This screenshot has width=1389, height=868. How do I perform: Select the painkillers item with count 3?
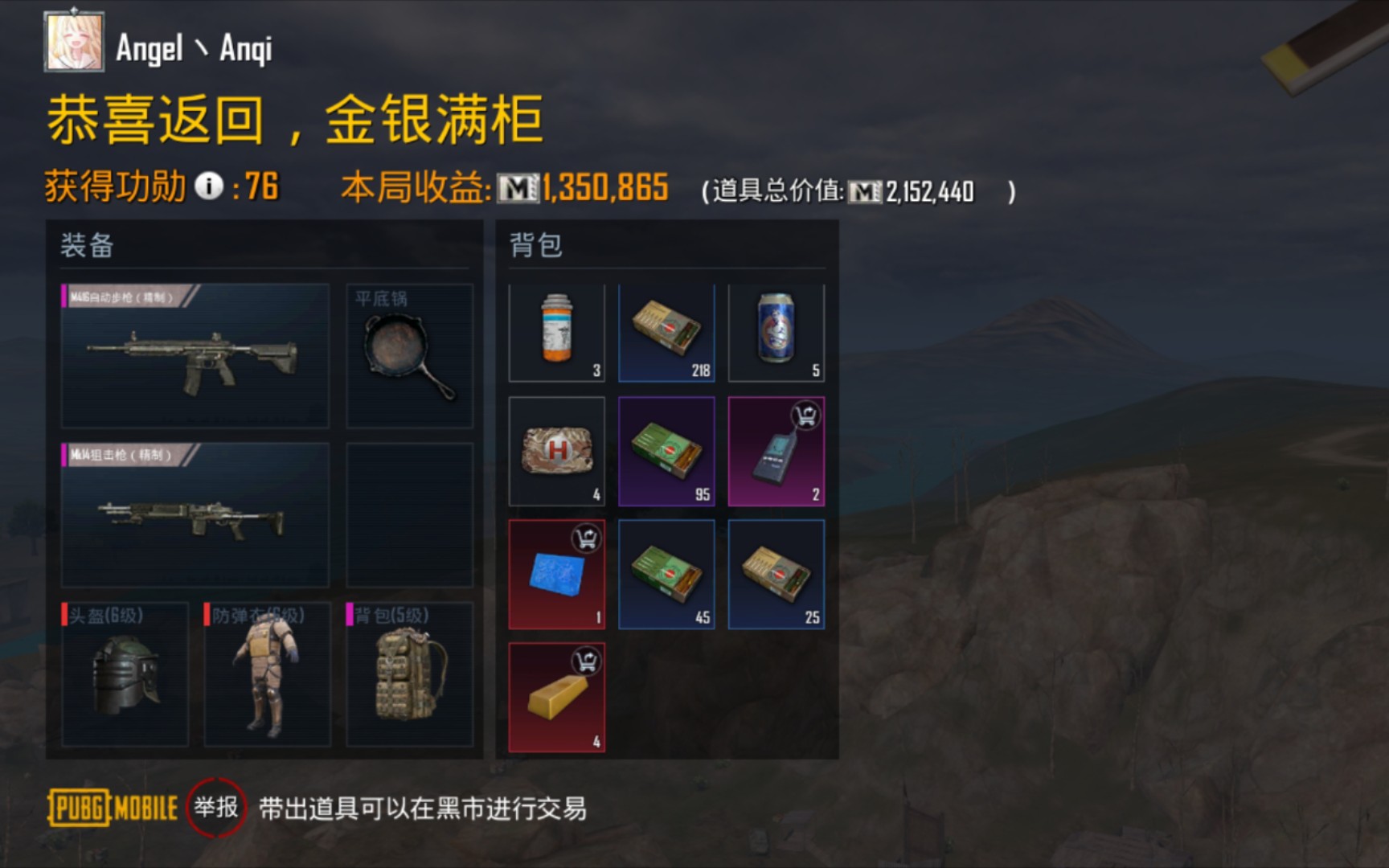tap(557, 331)
